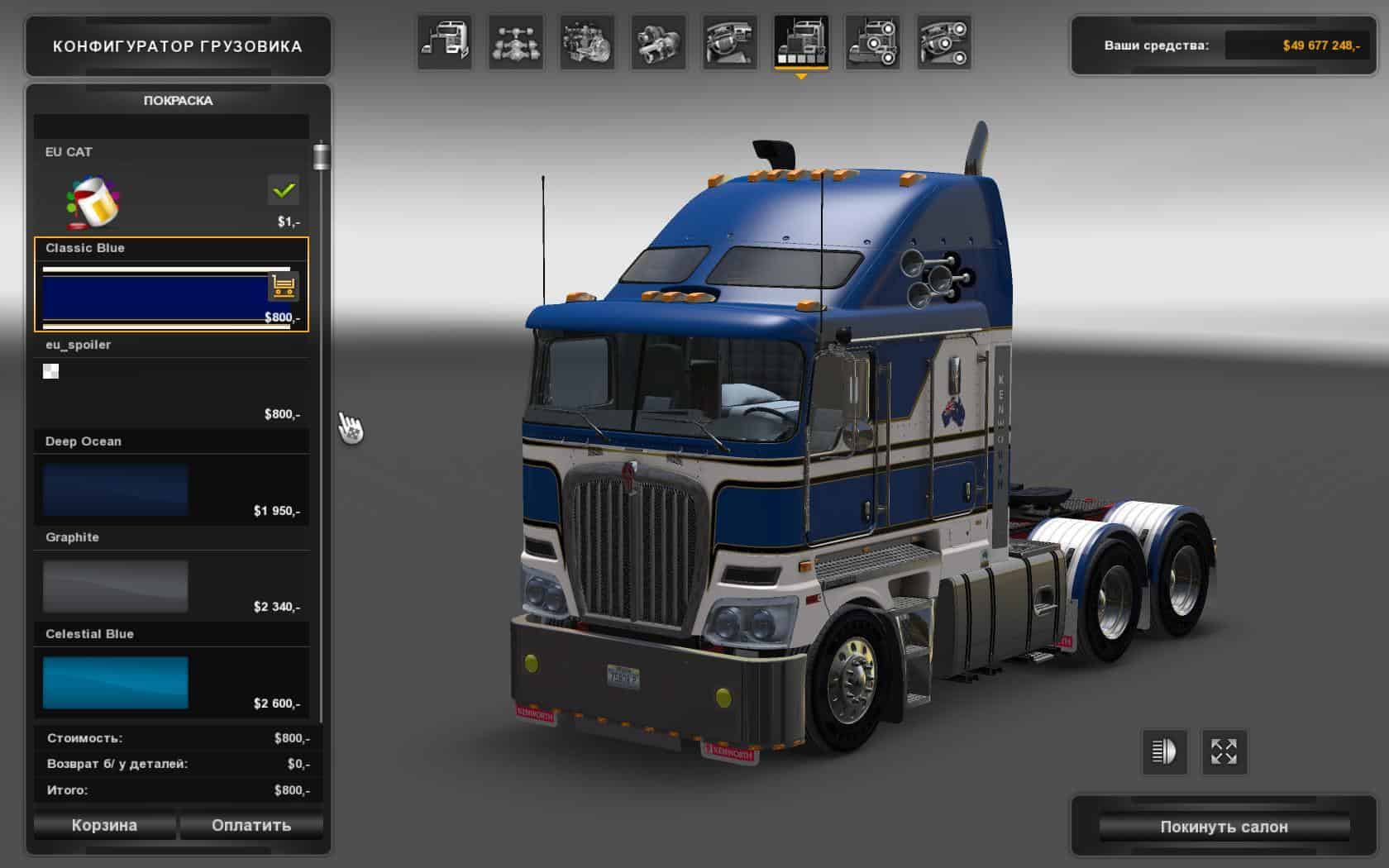Choose the Classic Blue paint swatch
The height and width of the screenshot is (868, 1389).
(x=155, y=297)
